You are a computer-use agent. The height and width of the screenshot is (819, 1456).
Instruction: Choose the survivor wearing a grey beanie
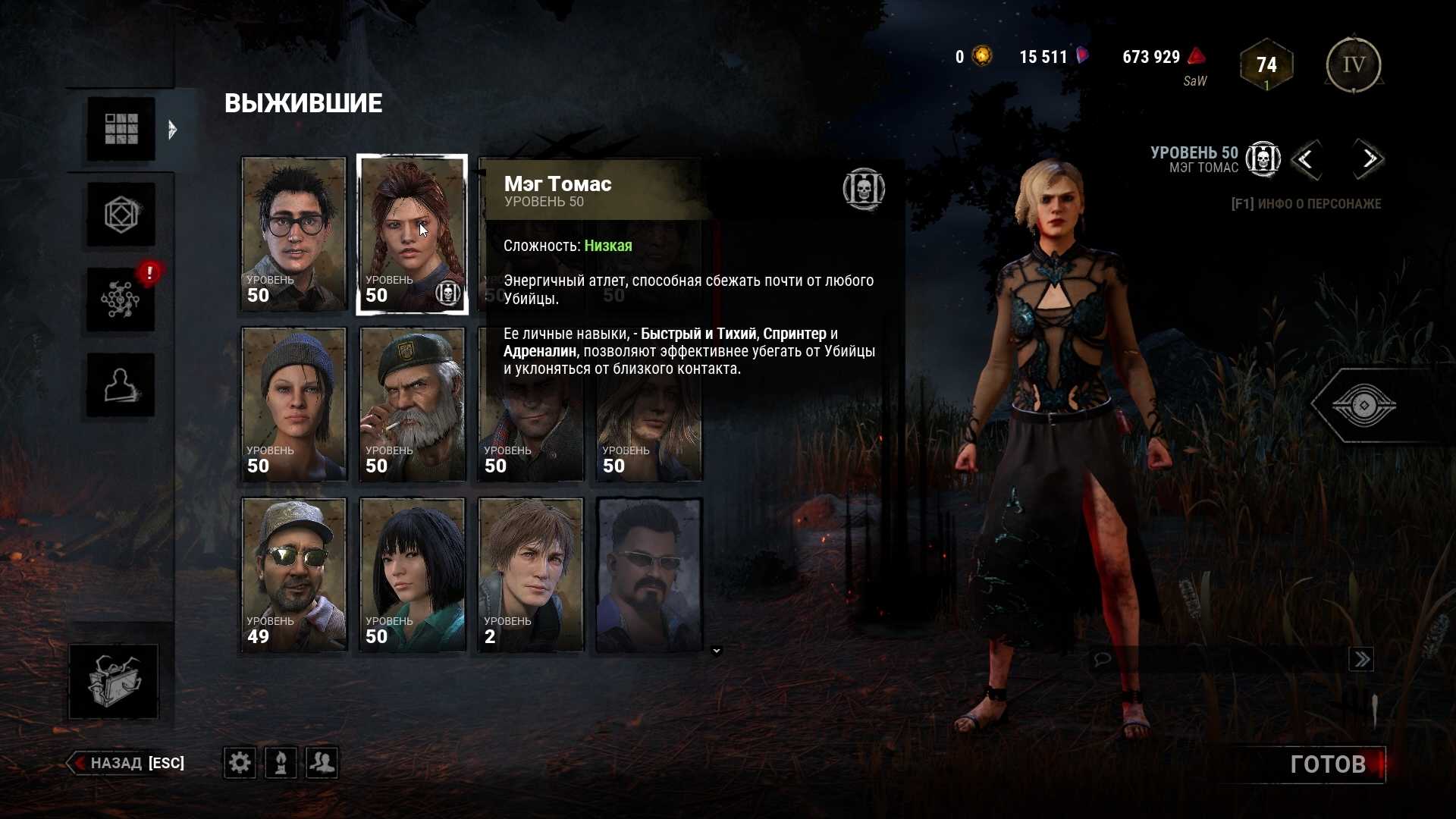point(293,404)
